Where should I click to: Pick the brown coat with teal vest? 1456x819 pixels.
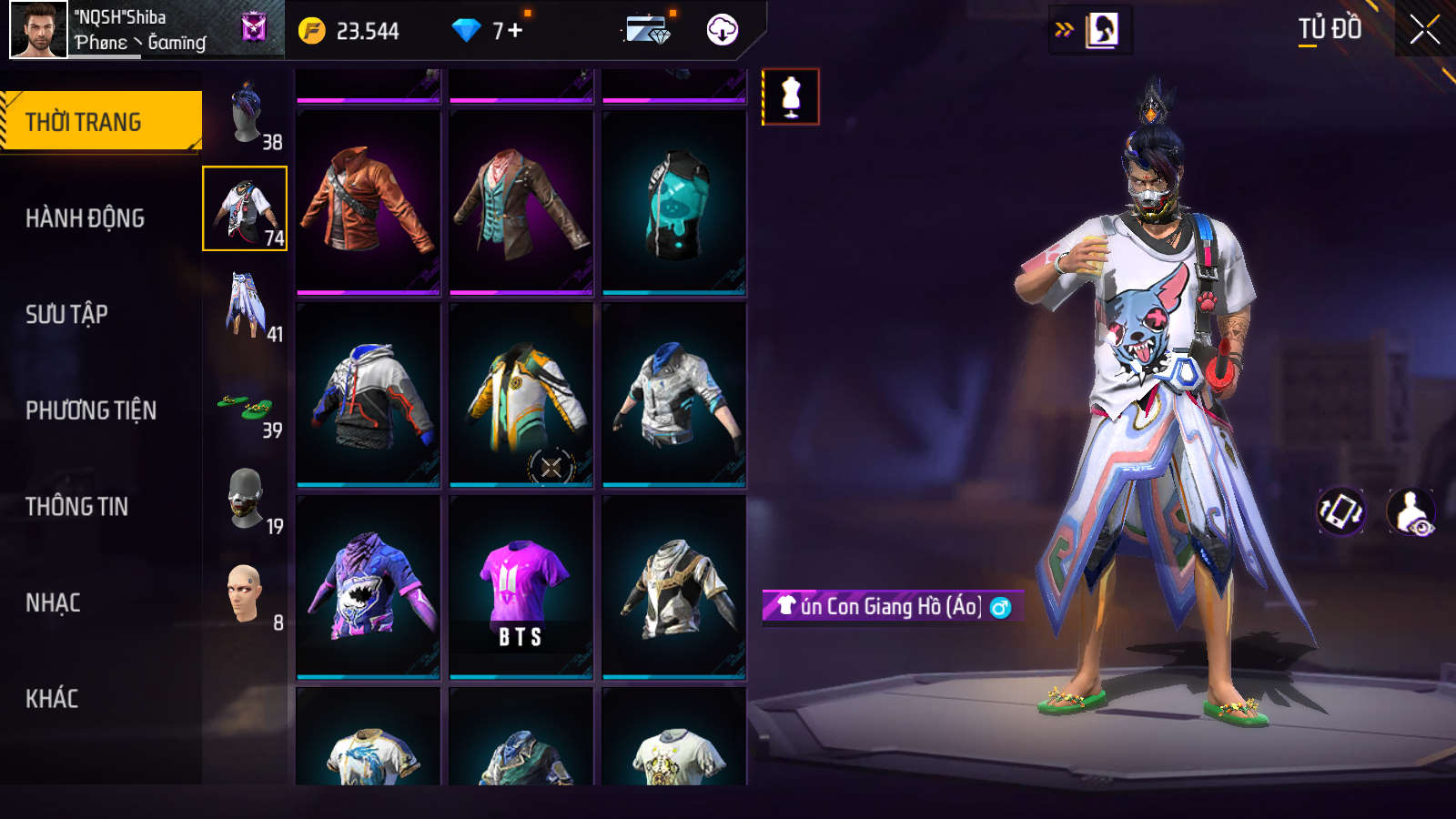(x=521, y=200)
